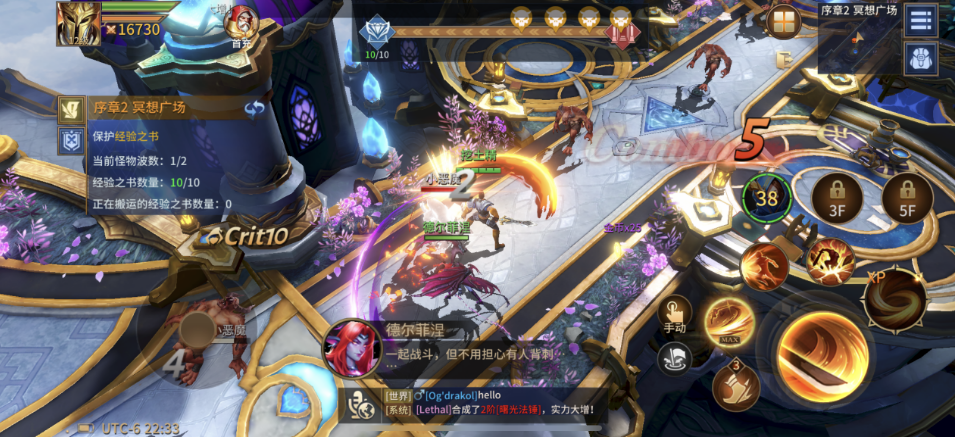
Task: Open the player helmet portrait
Action: point(78,21)
